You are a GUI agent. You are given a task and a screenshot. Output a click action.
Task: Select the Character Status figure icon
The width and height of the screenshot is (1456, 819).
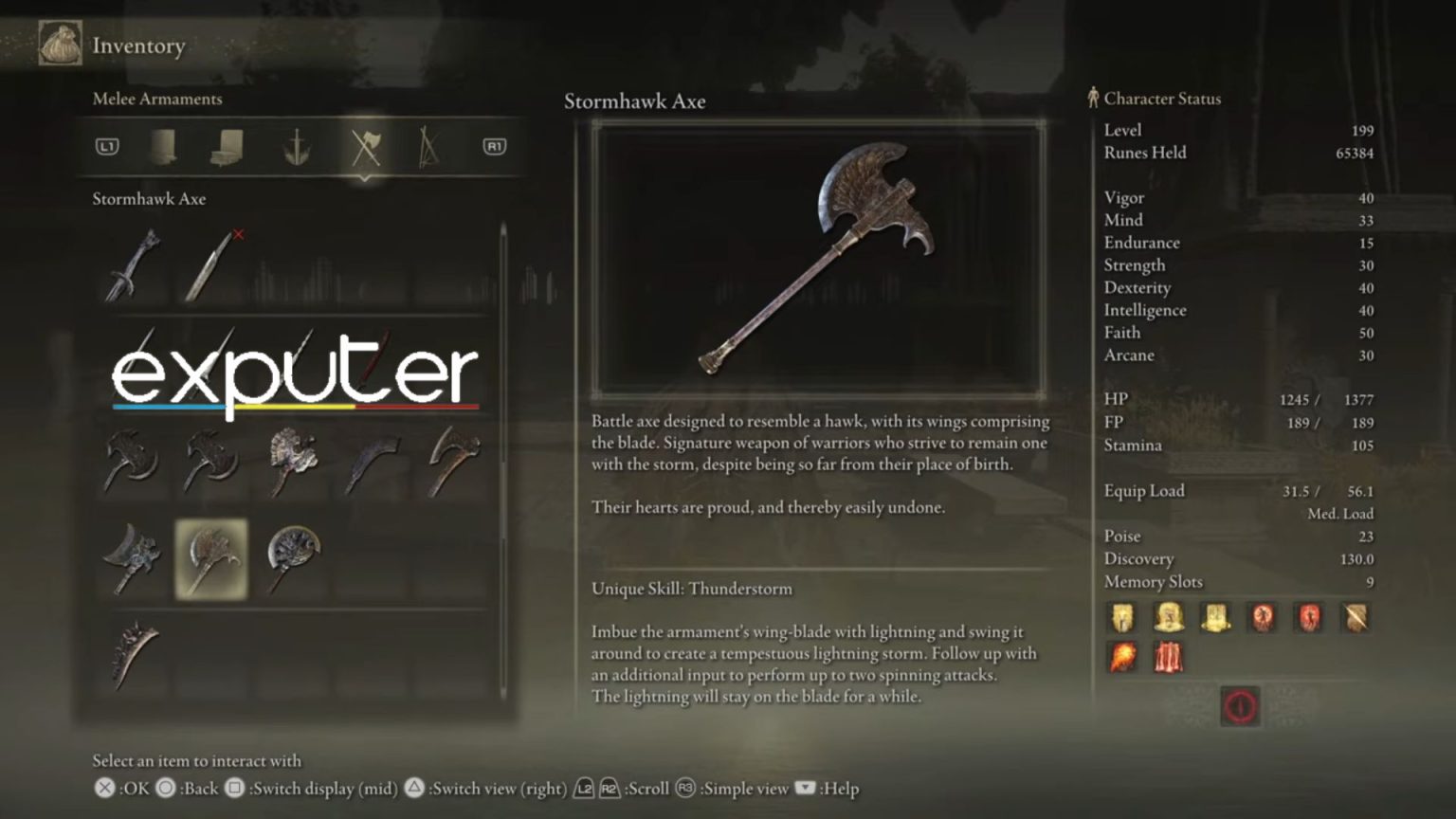[1092, 98]
